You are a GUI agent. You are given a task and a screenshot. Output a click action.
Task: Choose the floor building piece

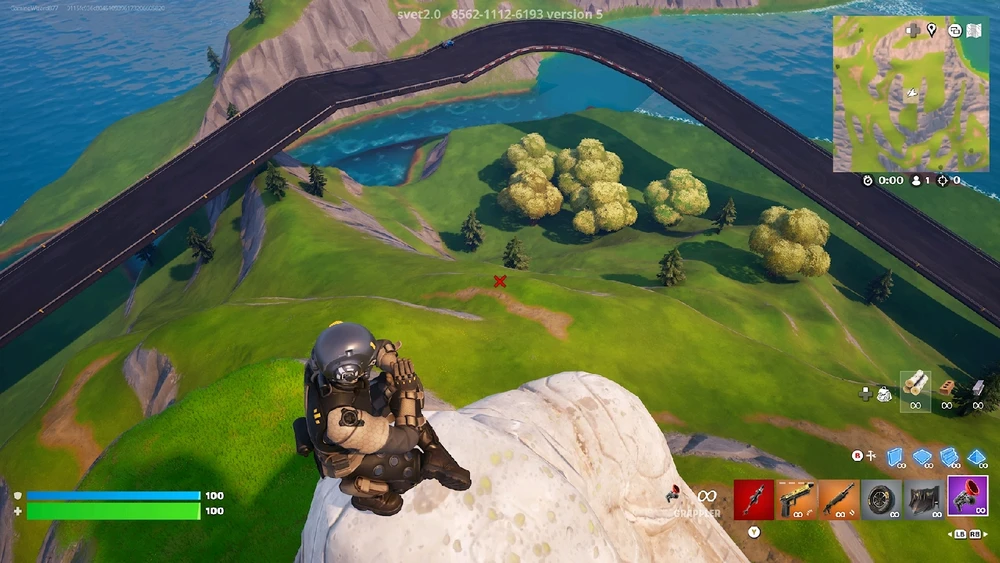[922, 456]
